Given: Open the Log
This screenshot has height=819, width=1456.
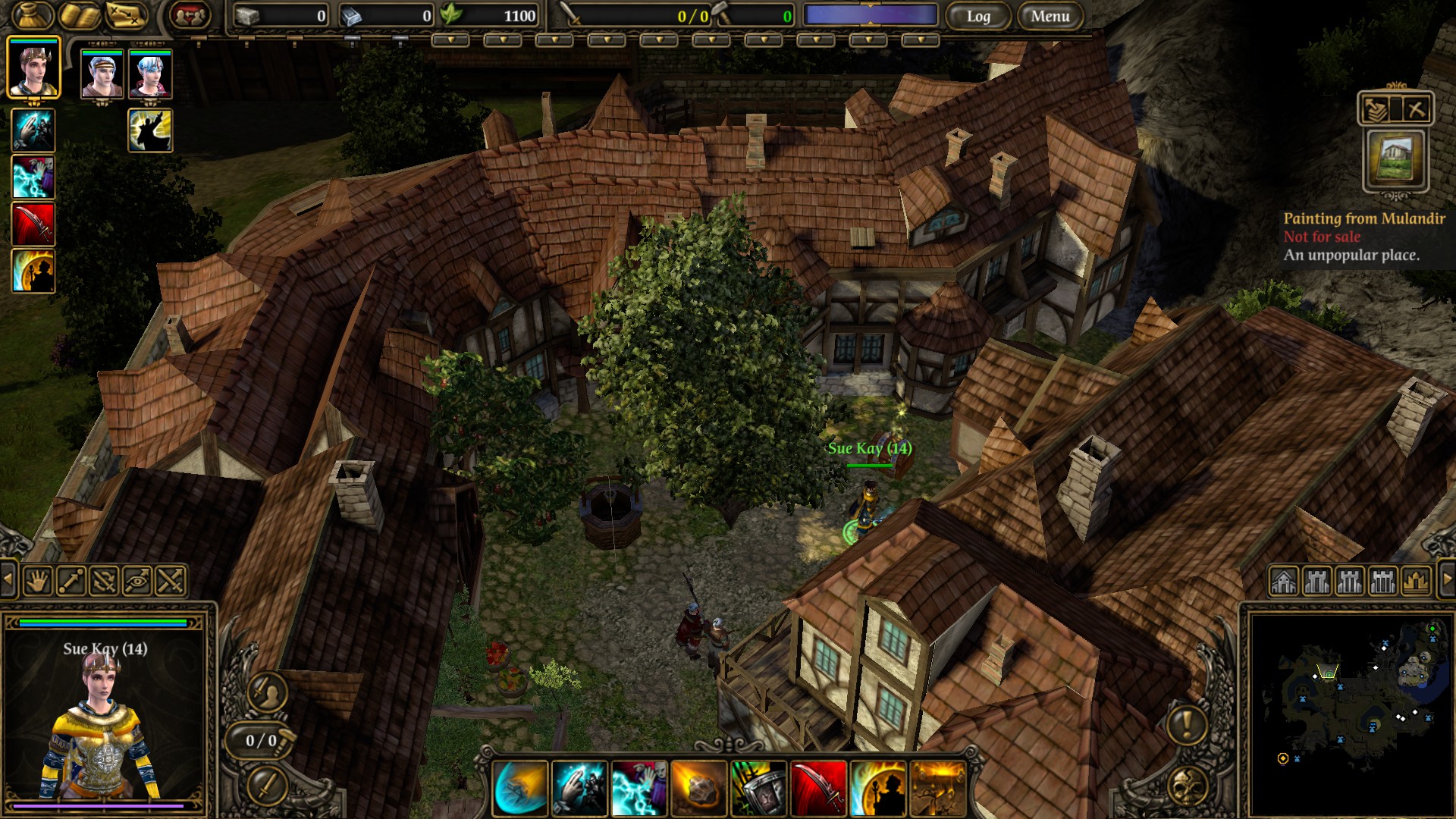Looking at the screenshot, I should [978, 16].
